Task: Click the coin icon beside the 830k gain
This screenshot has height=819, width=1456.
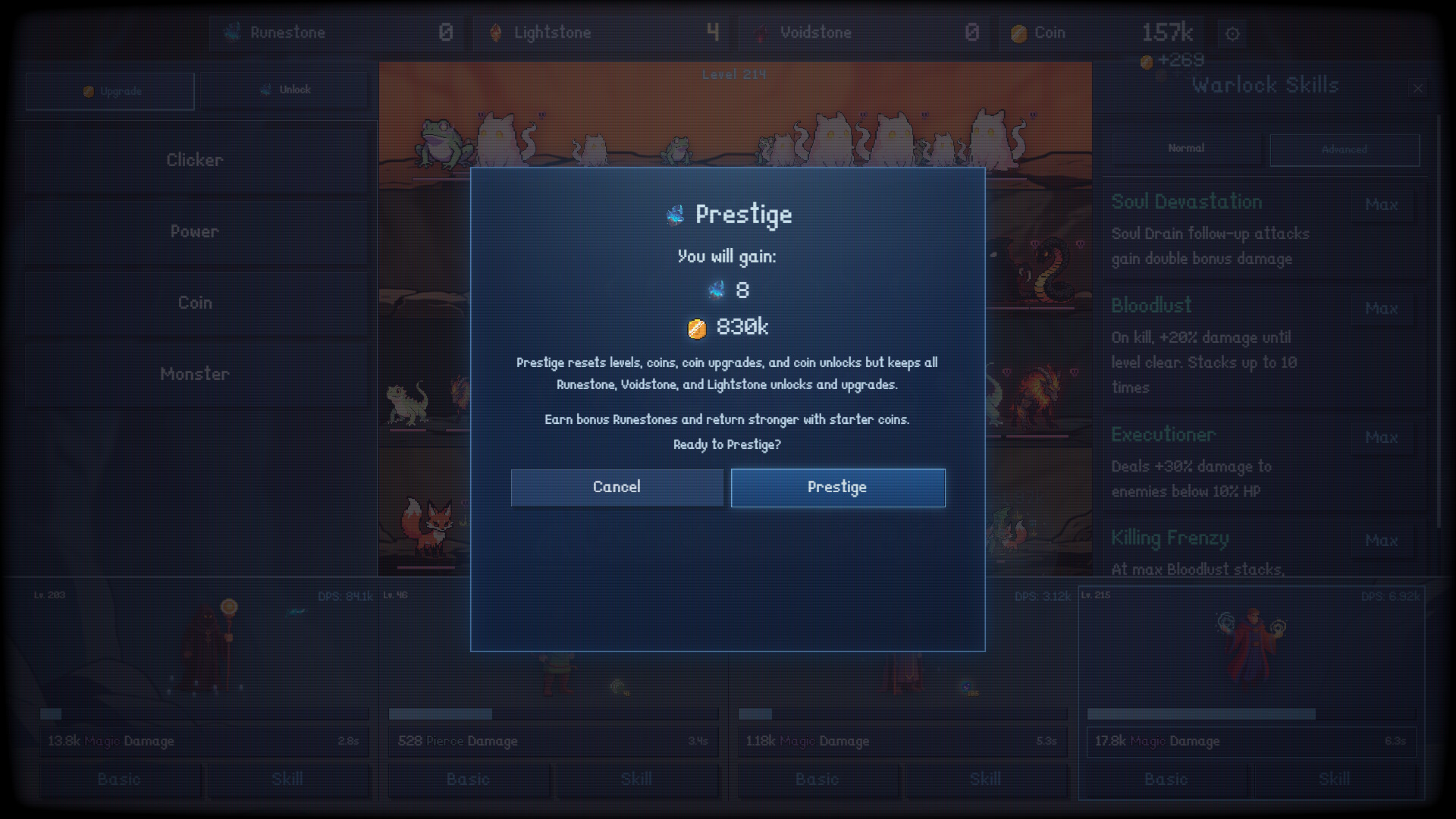Action: click(698, 328)
